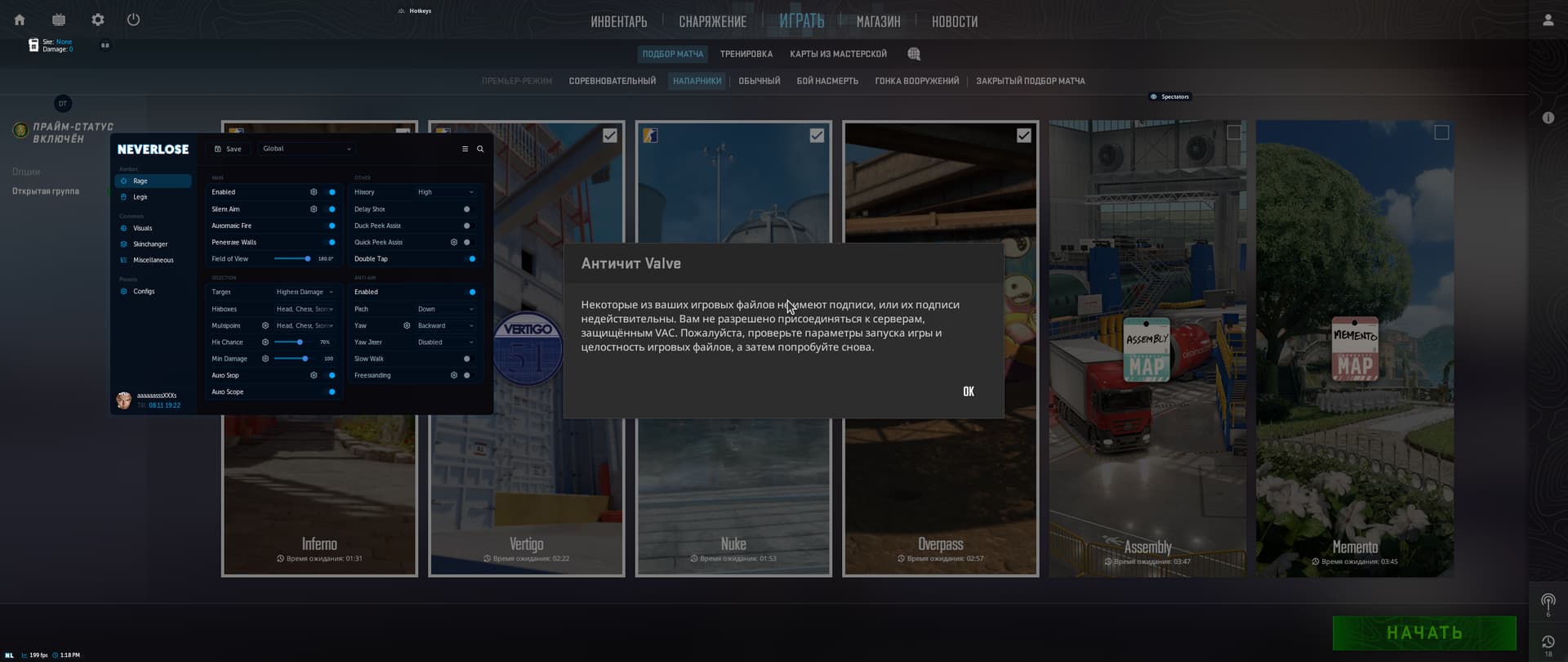Viewport: 1568px width, 662px height.
Task: Select the СОРЕВНОВАТЕЛЬНЫЙ game mode tab
Action: click(611, 81)
